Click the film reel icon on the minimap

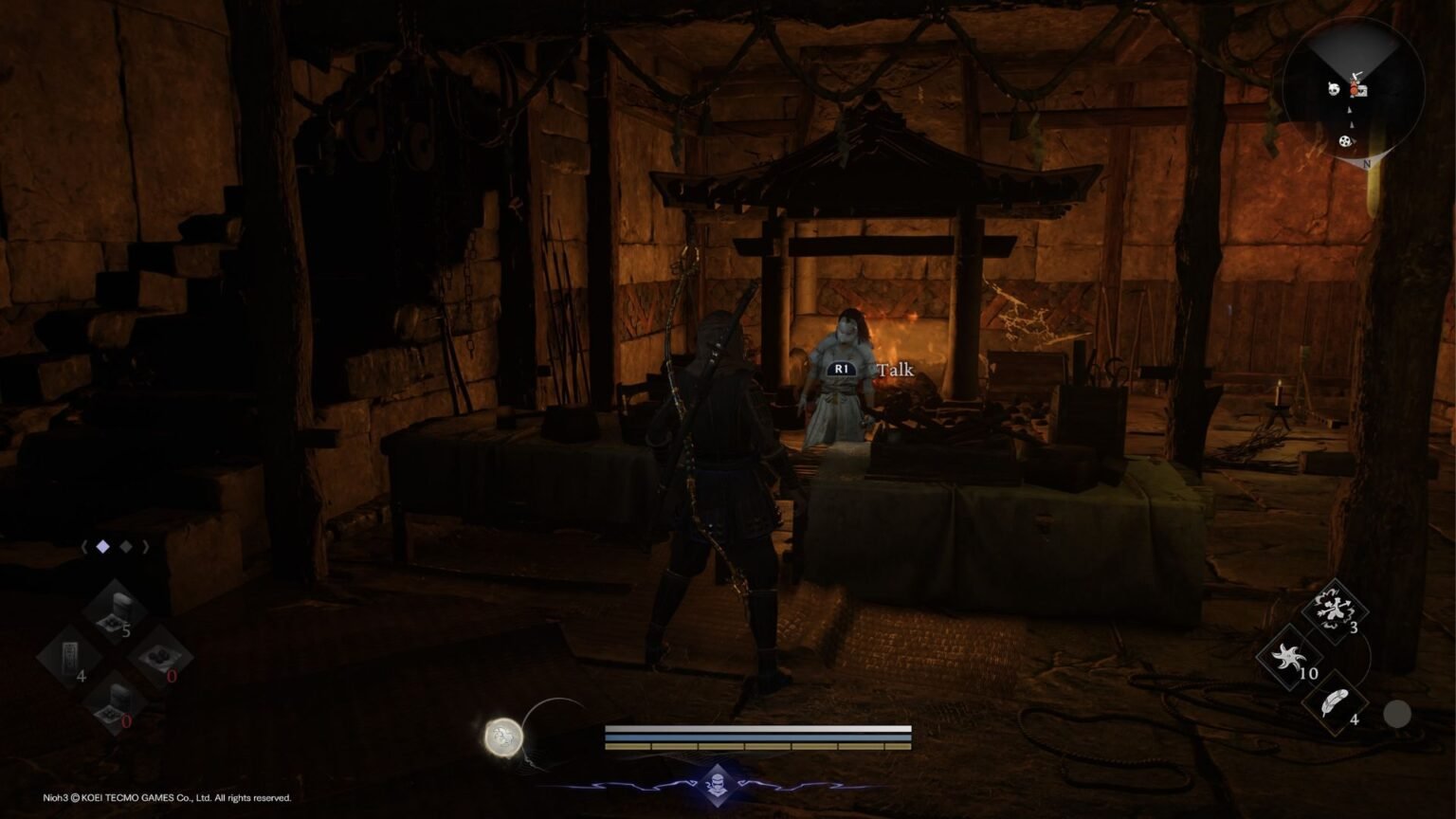[1345, 141]
